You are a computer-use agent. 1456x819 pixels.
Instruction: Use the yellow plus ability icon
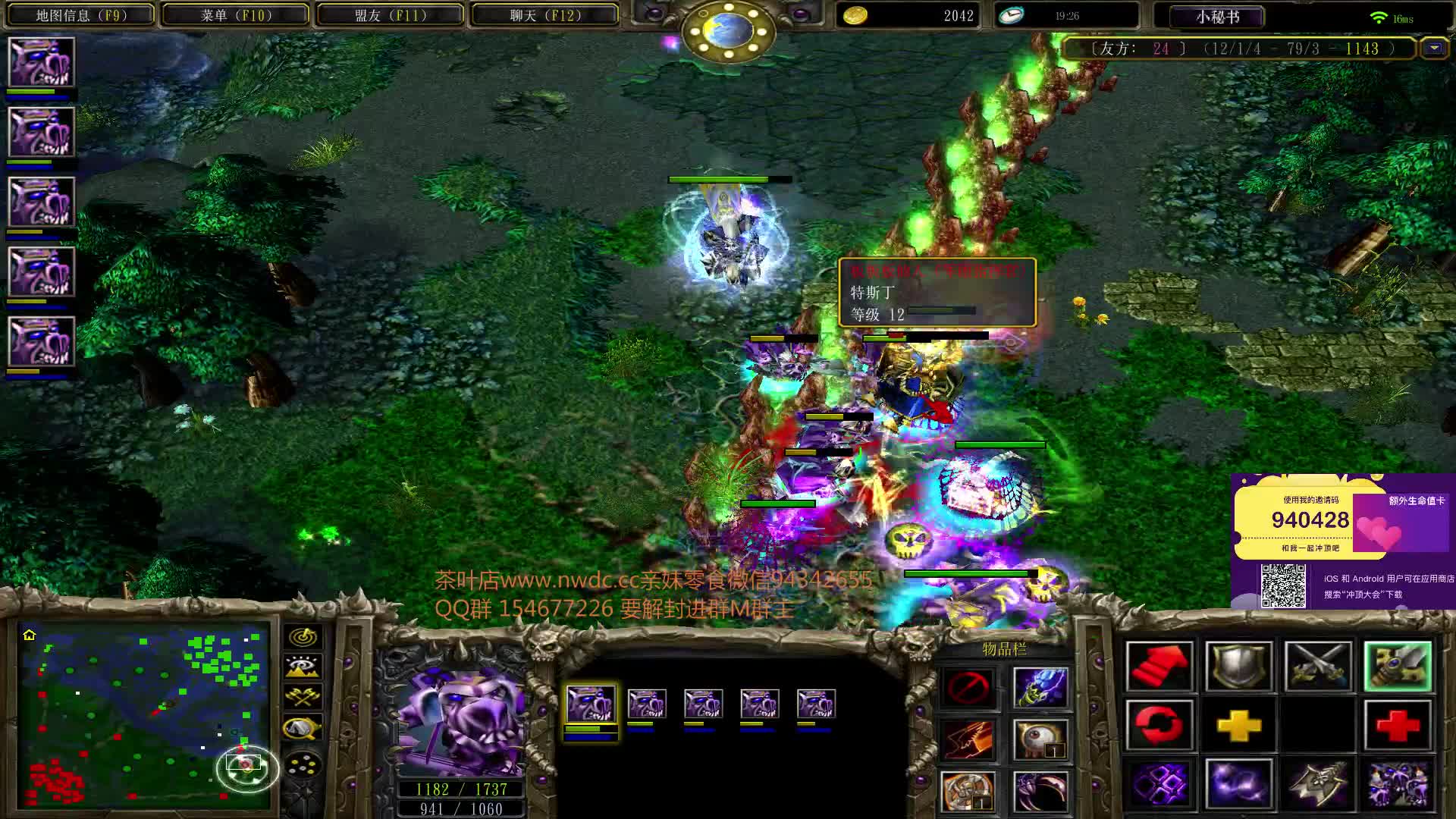click(1238, 726)
